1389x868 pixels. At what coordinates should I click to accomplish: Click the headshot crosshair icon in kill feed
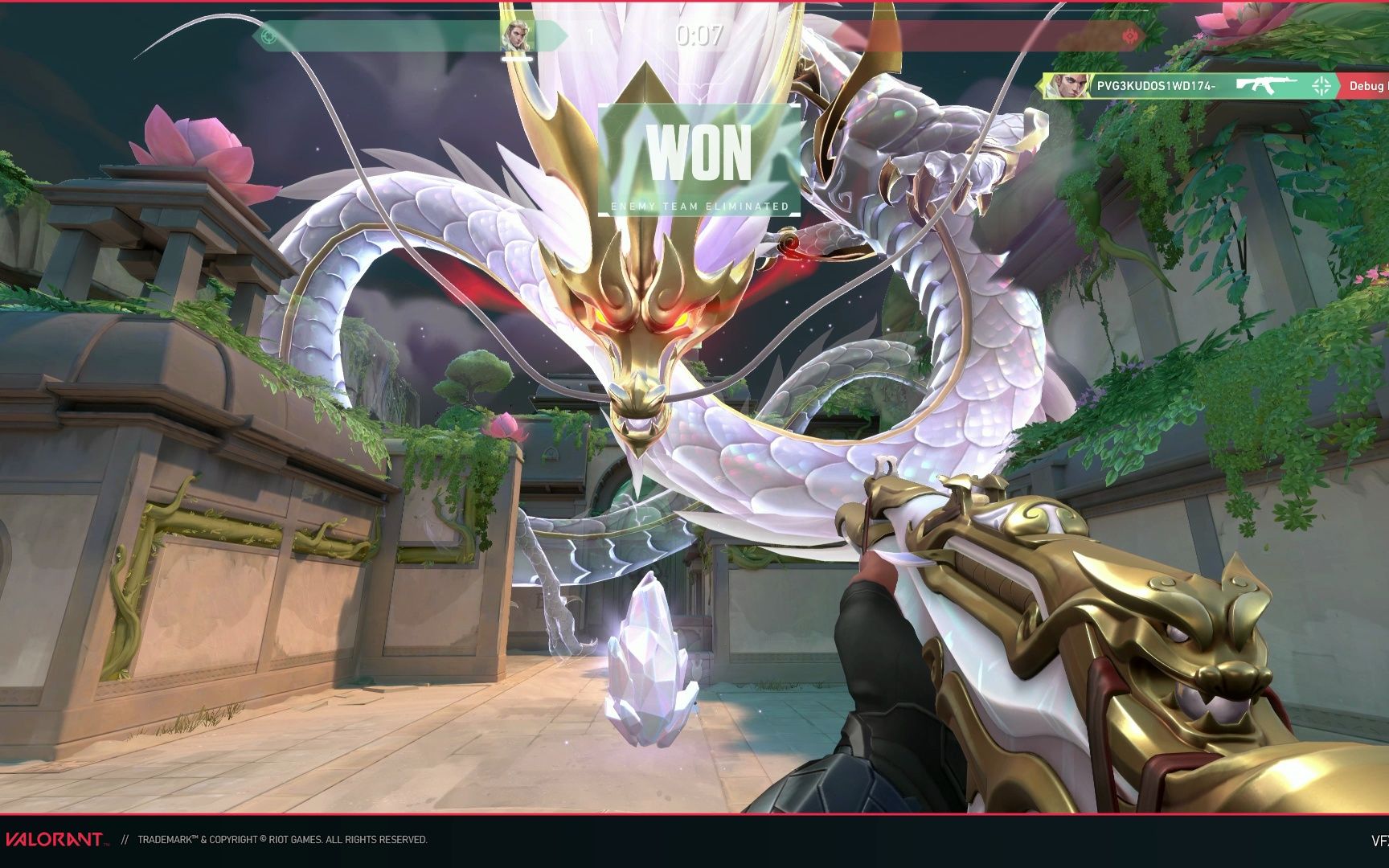[1321, 86]
